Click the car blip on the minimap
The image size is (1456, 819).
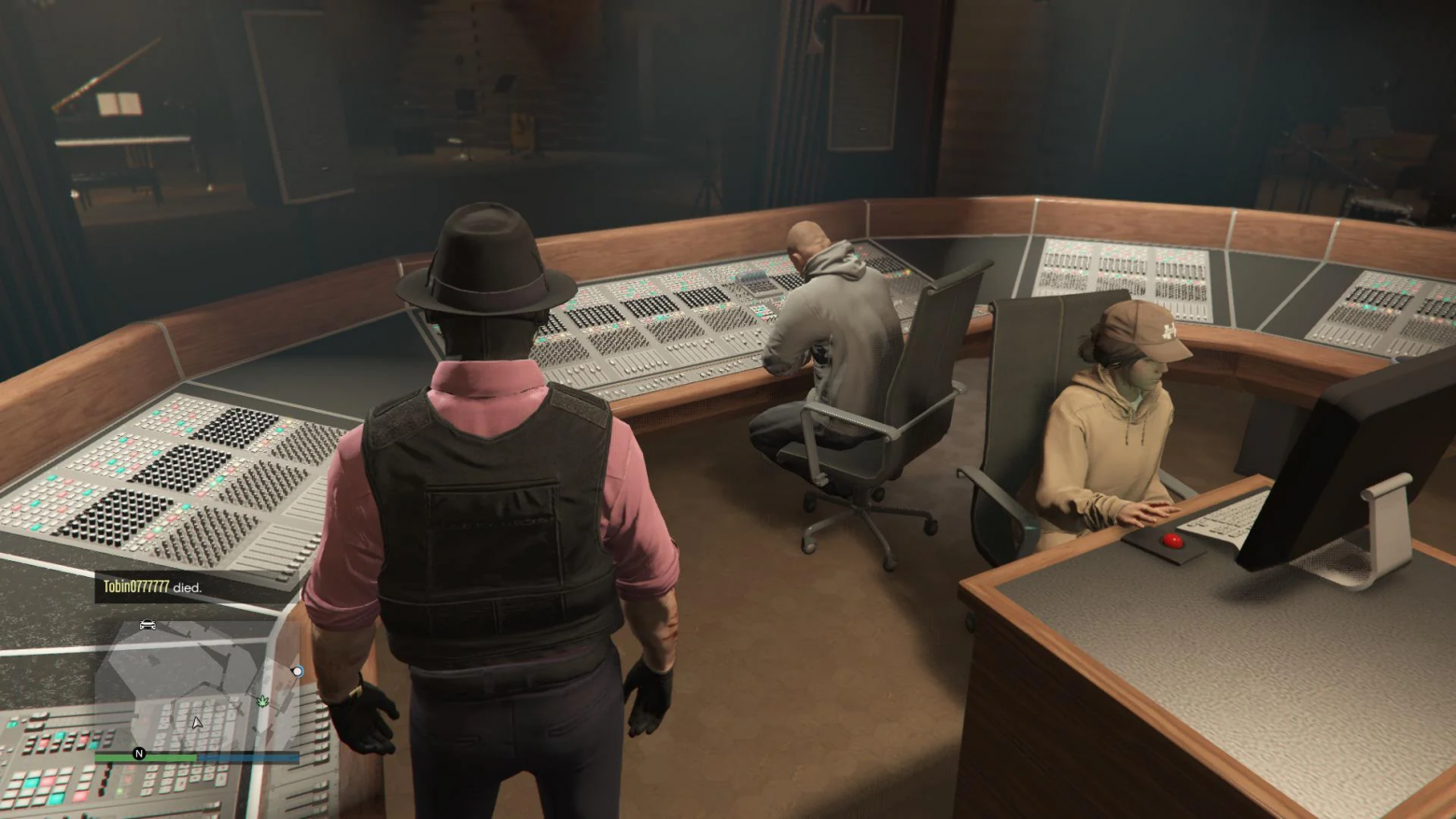tap(147, 625)
